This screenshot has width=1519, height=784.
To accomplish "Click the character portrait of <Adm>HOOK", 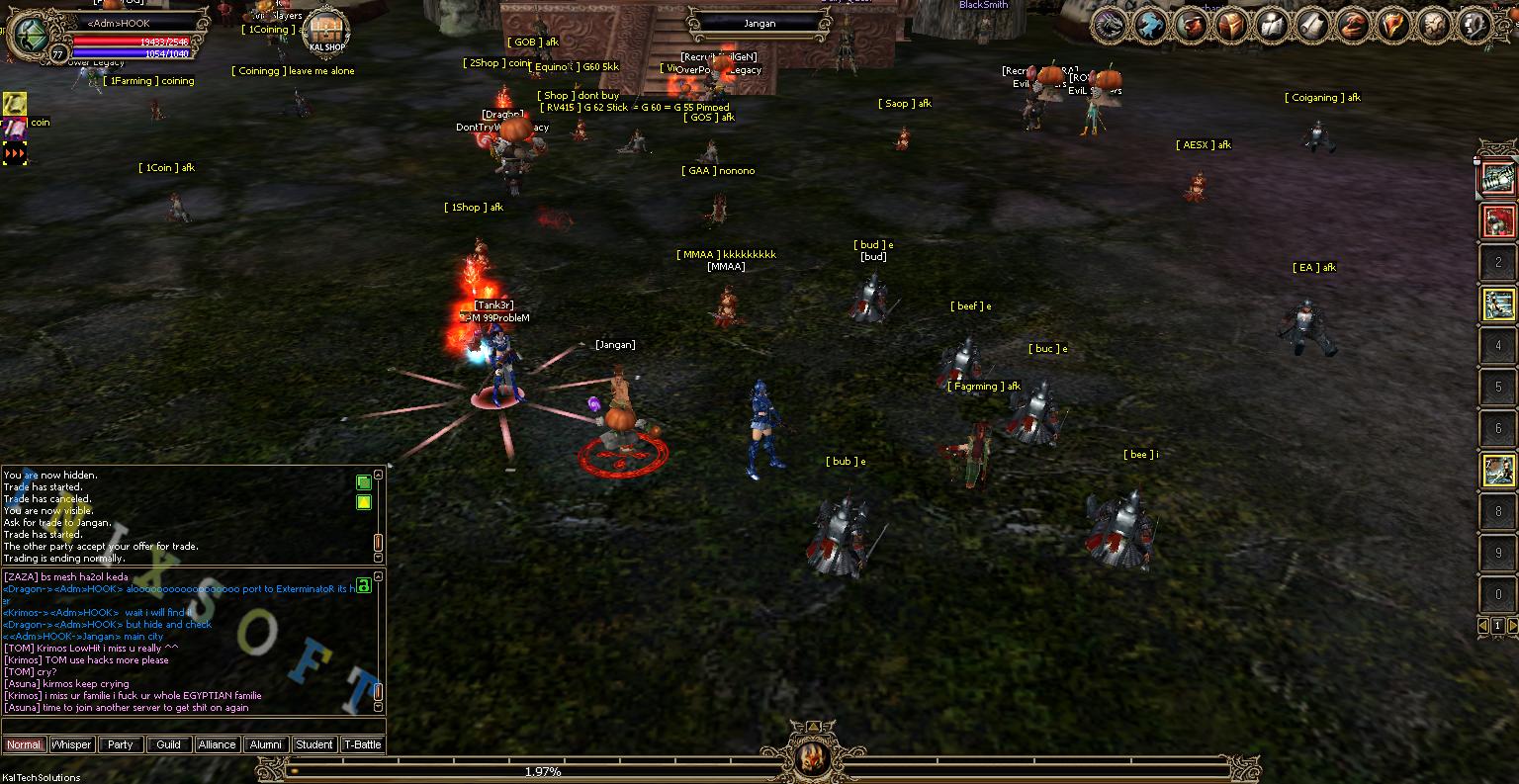I will pyautogui.click(x=30, y=34).
